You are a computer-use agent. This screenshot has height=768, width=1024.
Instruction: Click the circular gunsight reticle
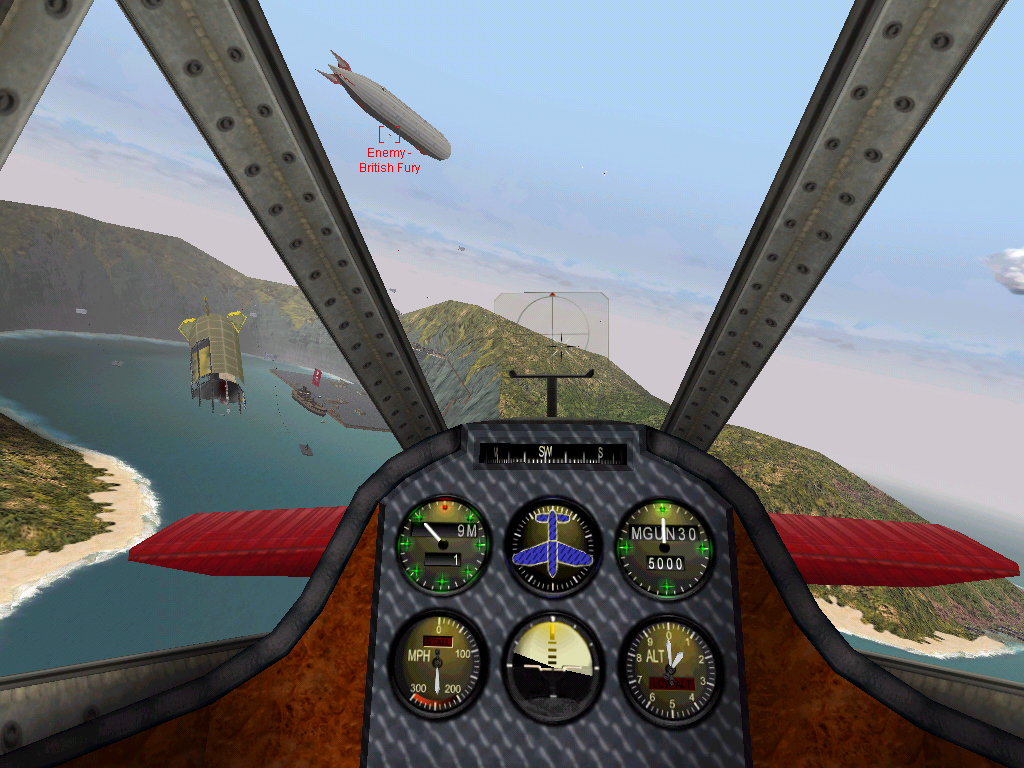(x=551, y=323)
